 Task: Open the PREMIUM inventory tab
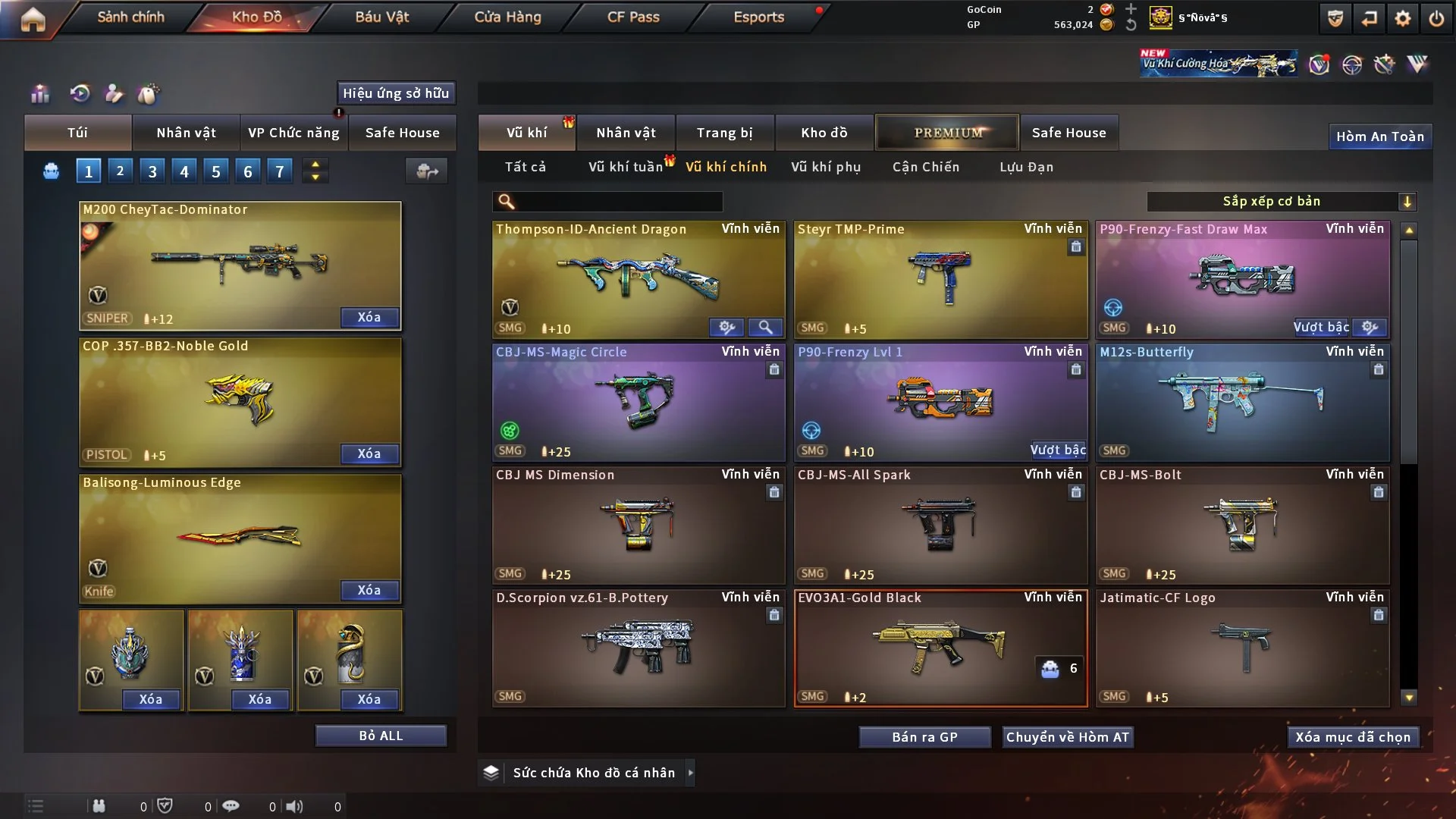[x=947, y=133]
